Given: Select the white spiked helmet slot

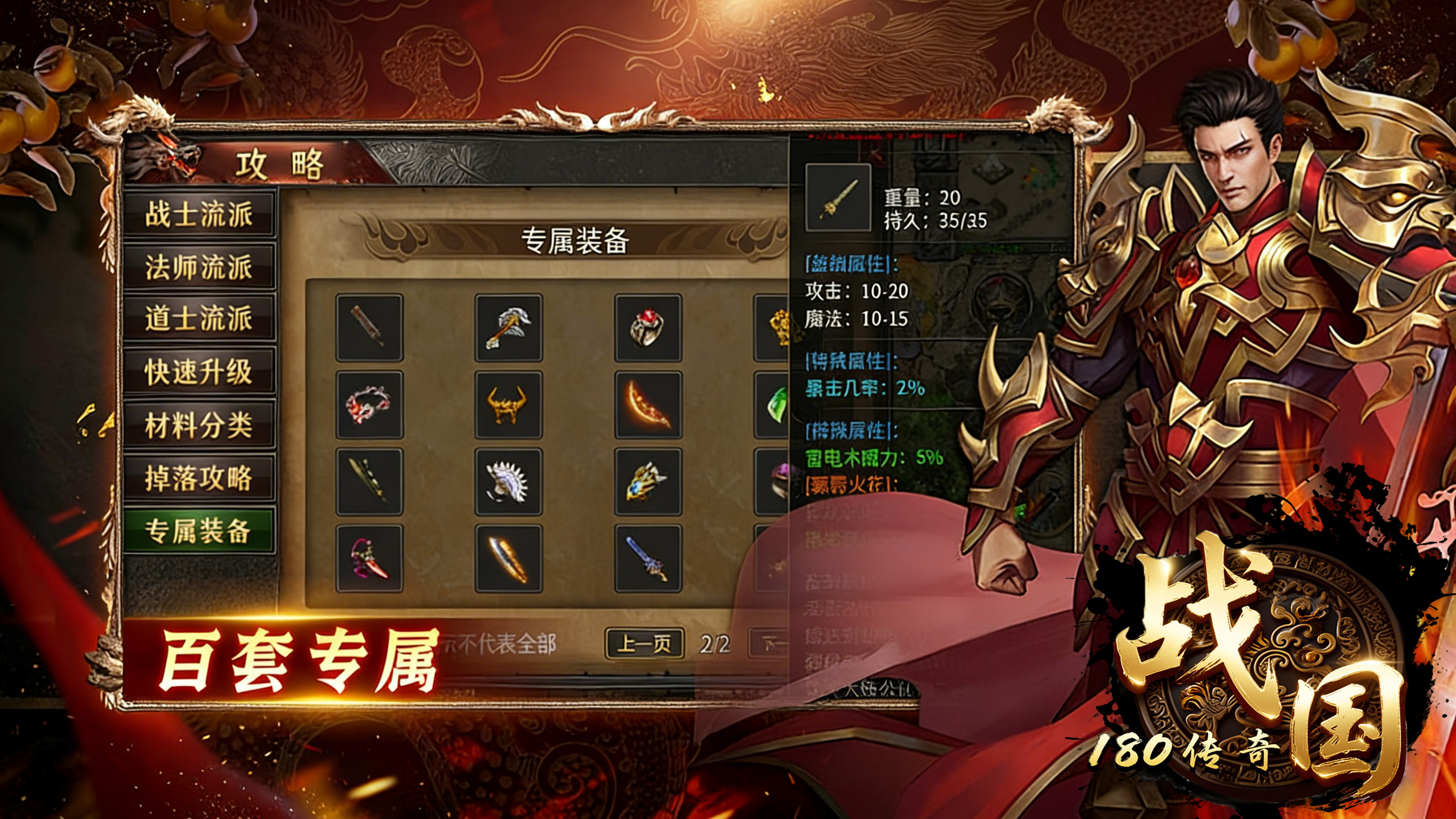Looking at the screenshot, I should tap(509, 482).
